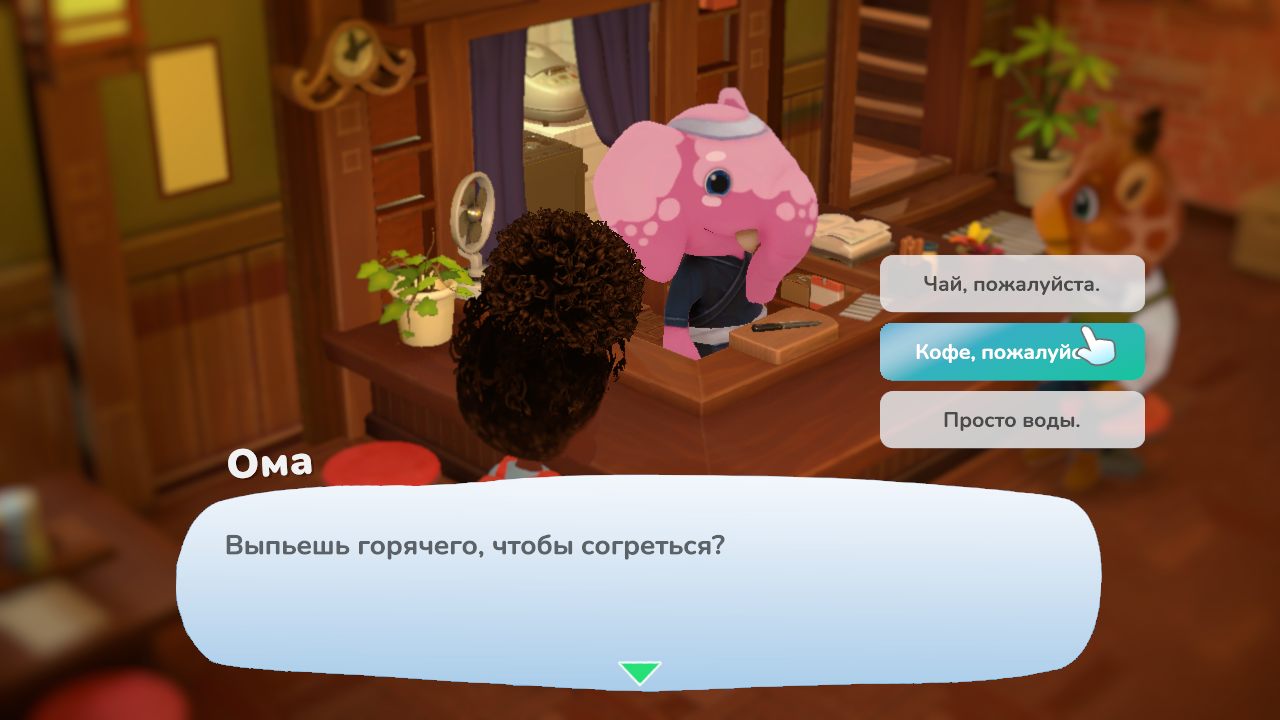The width and height of the screenshot is (1280, 720).
Task: Choose the 'Просто воды.' reply
Action: click(1012, 420)
